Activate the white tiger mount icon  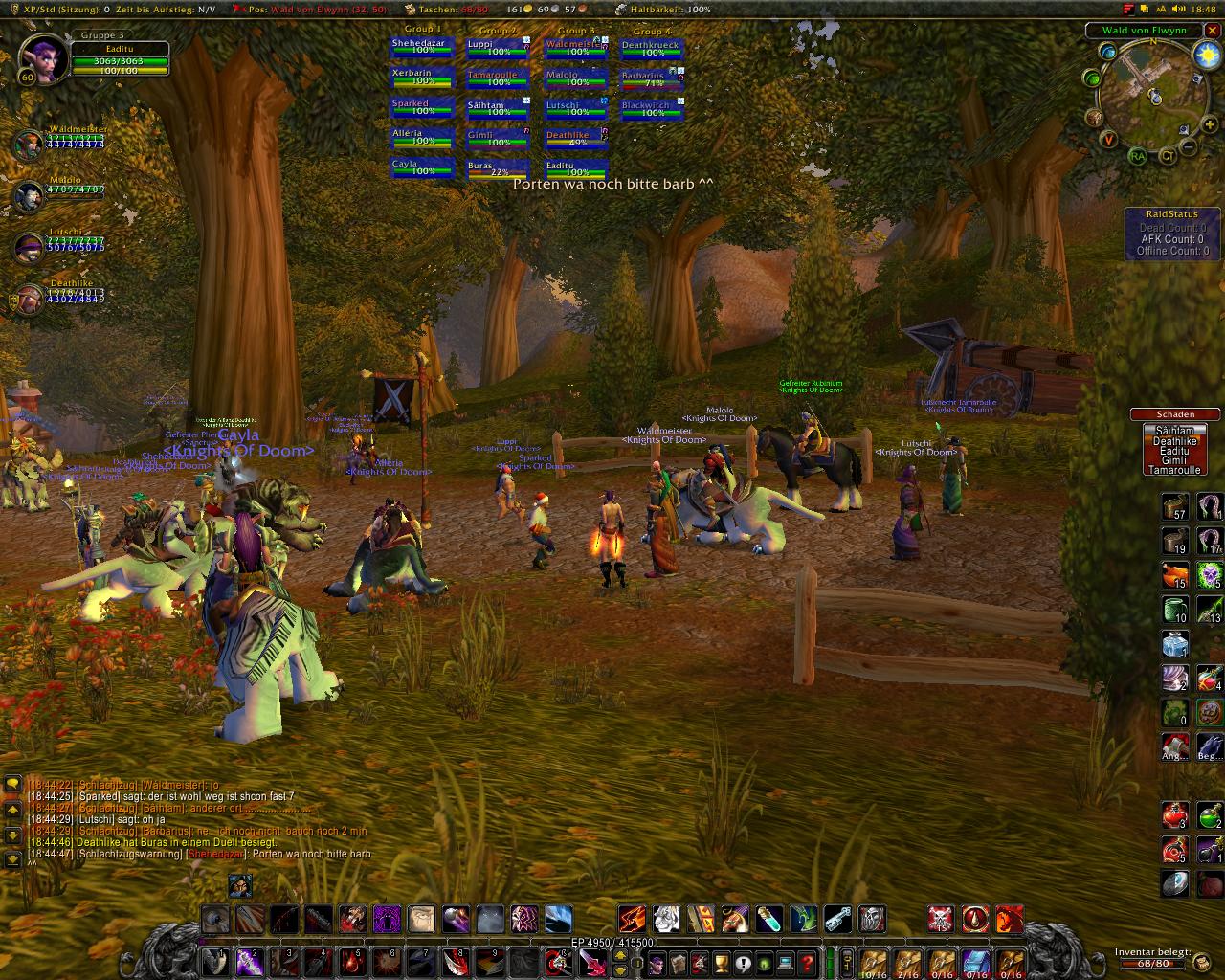coord(667,920)
